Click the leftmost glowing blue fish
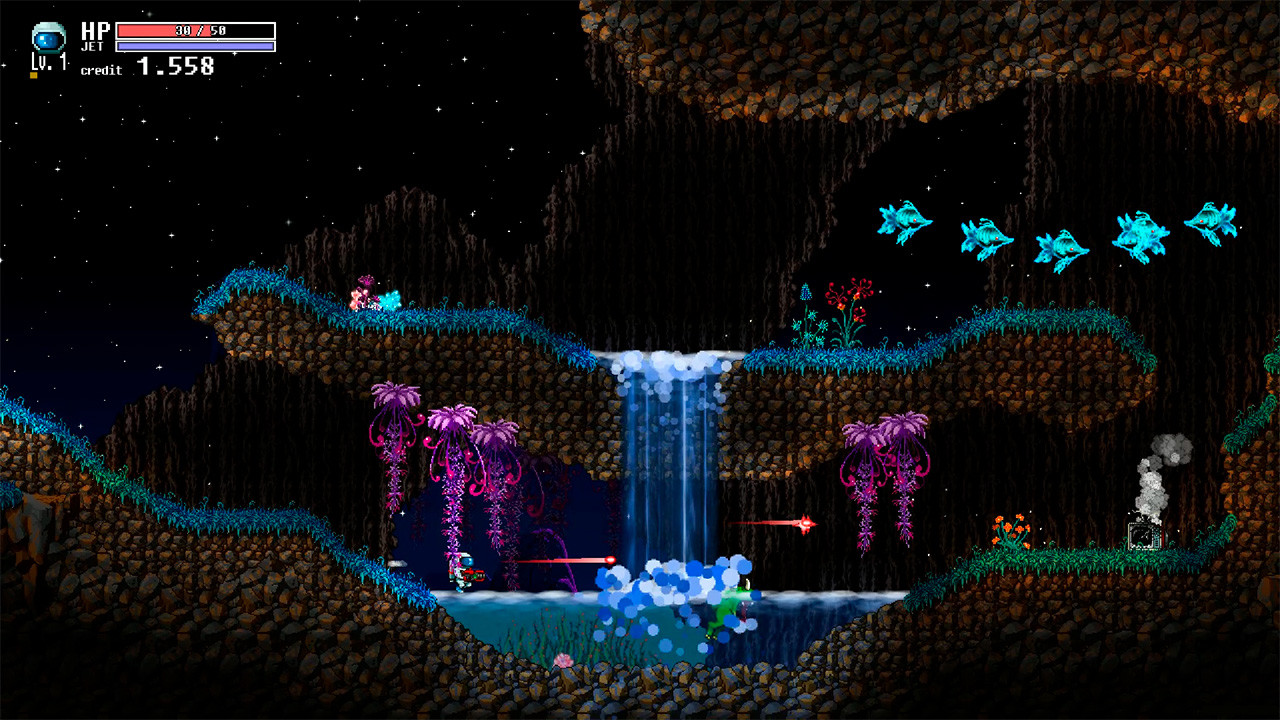 pos(905,220)
